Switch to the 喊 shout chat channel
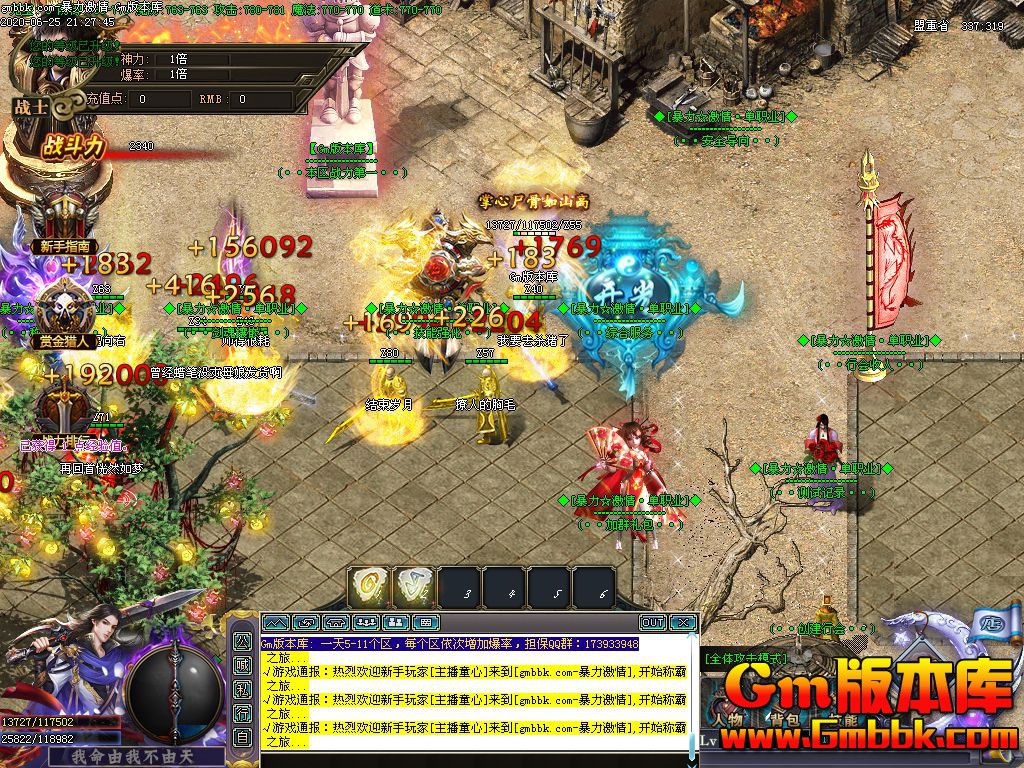The image size is (1024, 768). [242, 664]
